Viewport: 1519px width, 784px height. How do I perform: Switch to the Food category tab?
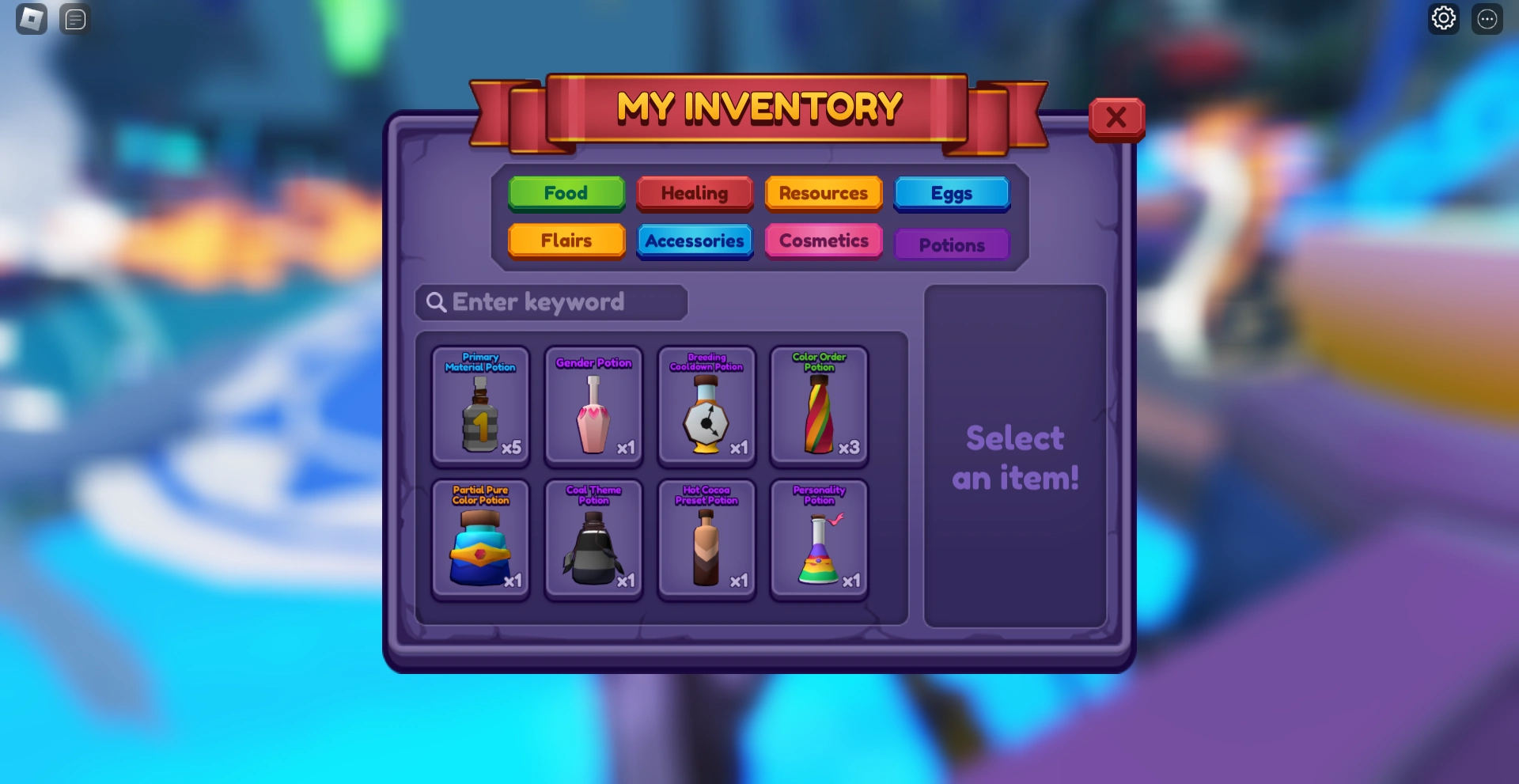[566, 193]
